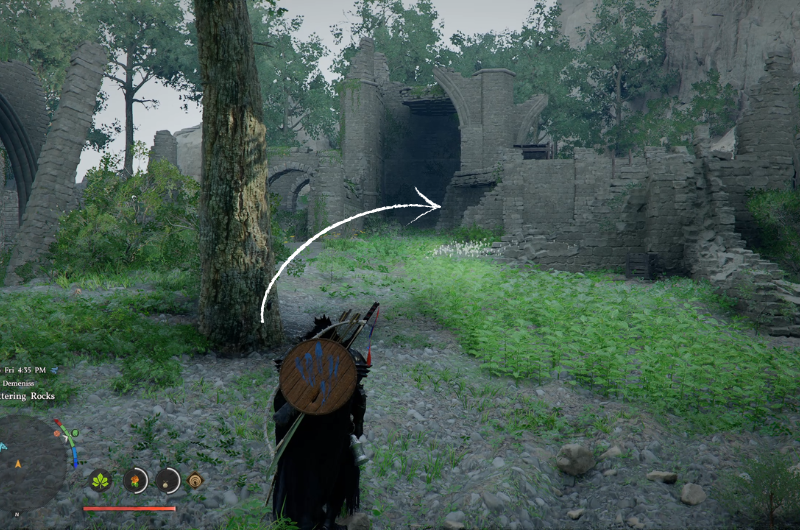This screenshot has width=800, height=530.
Task: Select the onion bulb item icon
Action: [167, 481]
